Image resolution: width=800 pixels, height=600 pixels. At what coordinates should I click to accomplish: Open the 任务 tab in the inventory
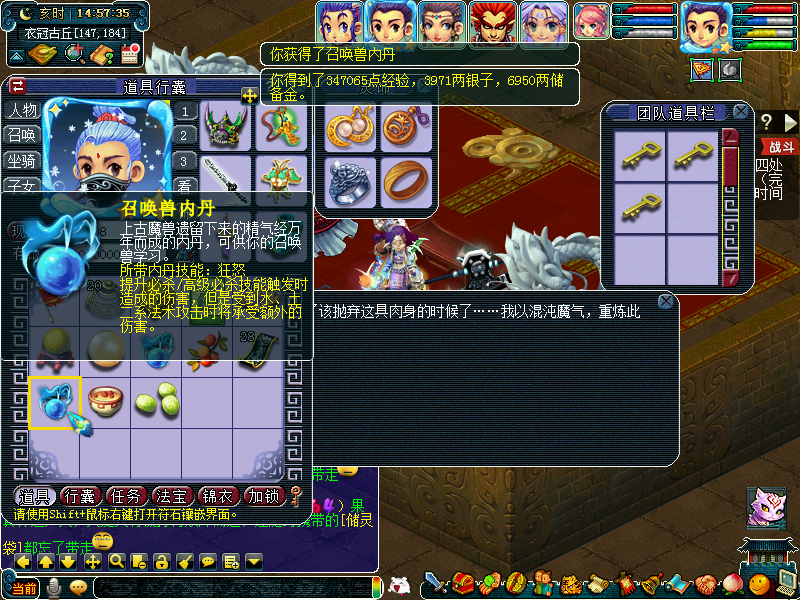(126, 495)
